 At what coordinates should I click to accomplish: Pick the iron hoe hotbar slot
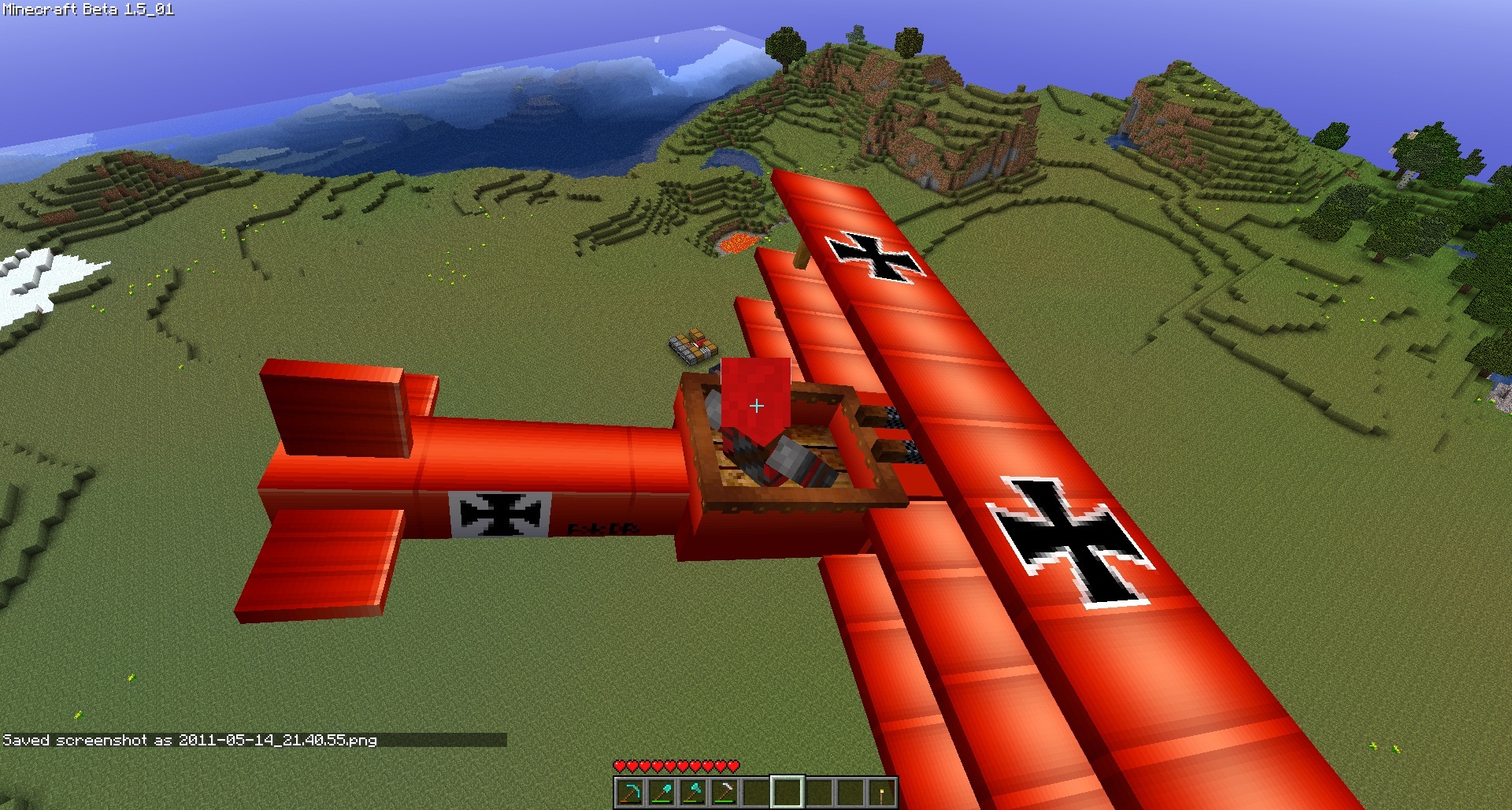(724, 792)
